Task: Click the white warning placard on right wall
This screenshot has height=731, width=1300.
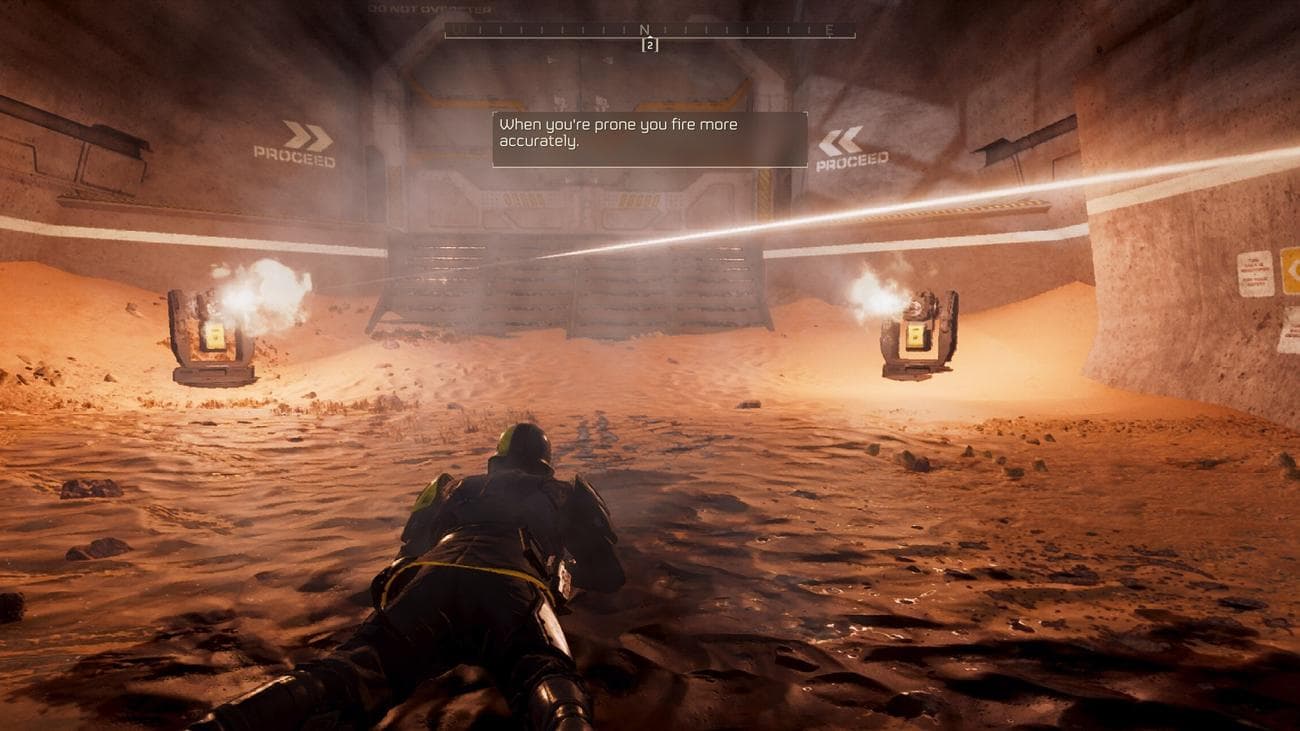Action: tap(1255, 275)
